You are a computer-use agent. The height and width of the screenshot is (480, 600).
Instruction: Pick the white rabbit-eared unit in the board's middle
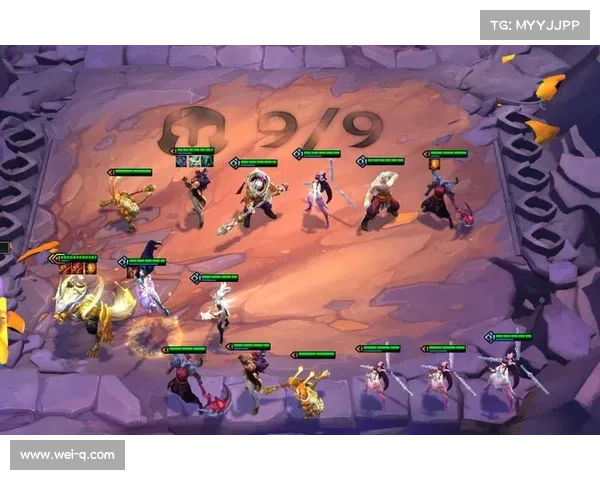click(218, 313)
